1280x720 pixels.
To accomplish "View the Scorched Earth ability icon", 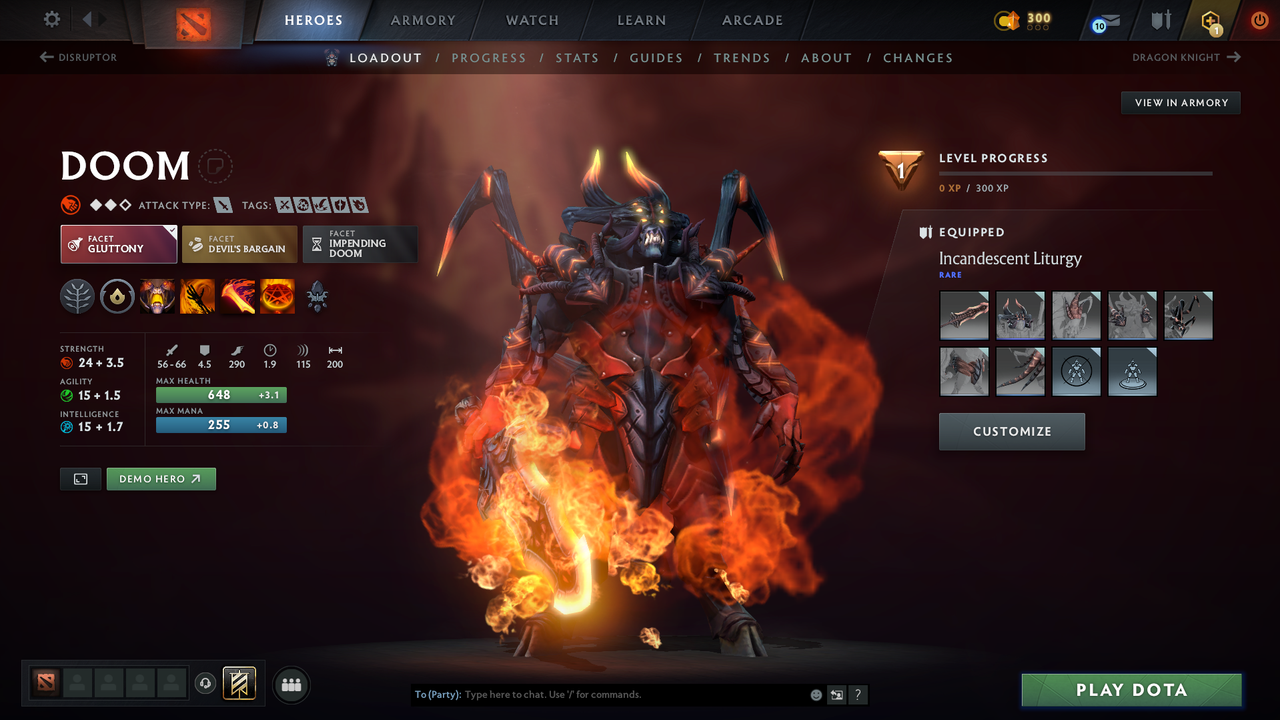I will [x=197, y=296].
